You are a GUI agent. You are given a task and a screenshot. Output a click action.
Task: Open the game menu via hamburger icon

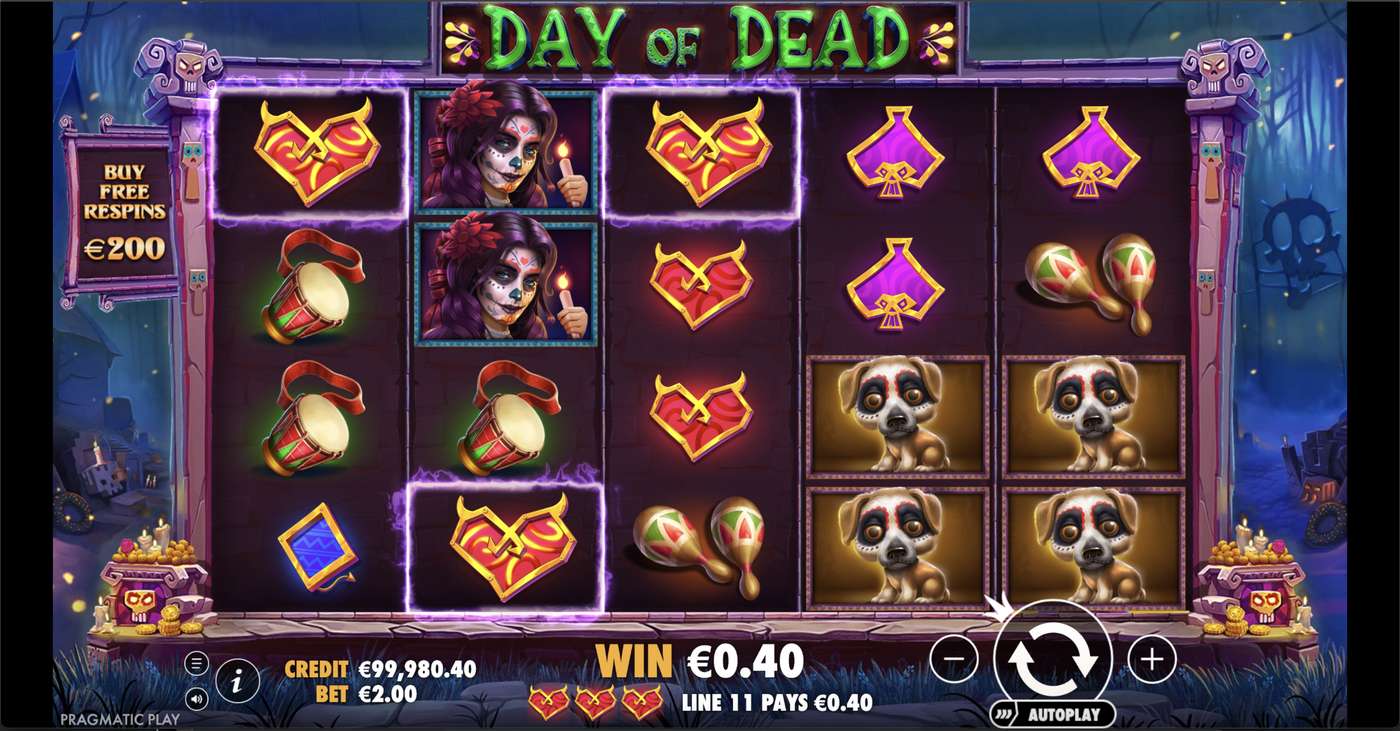click(x=196, y=661)
